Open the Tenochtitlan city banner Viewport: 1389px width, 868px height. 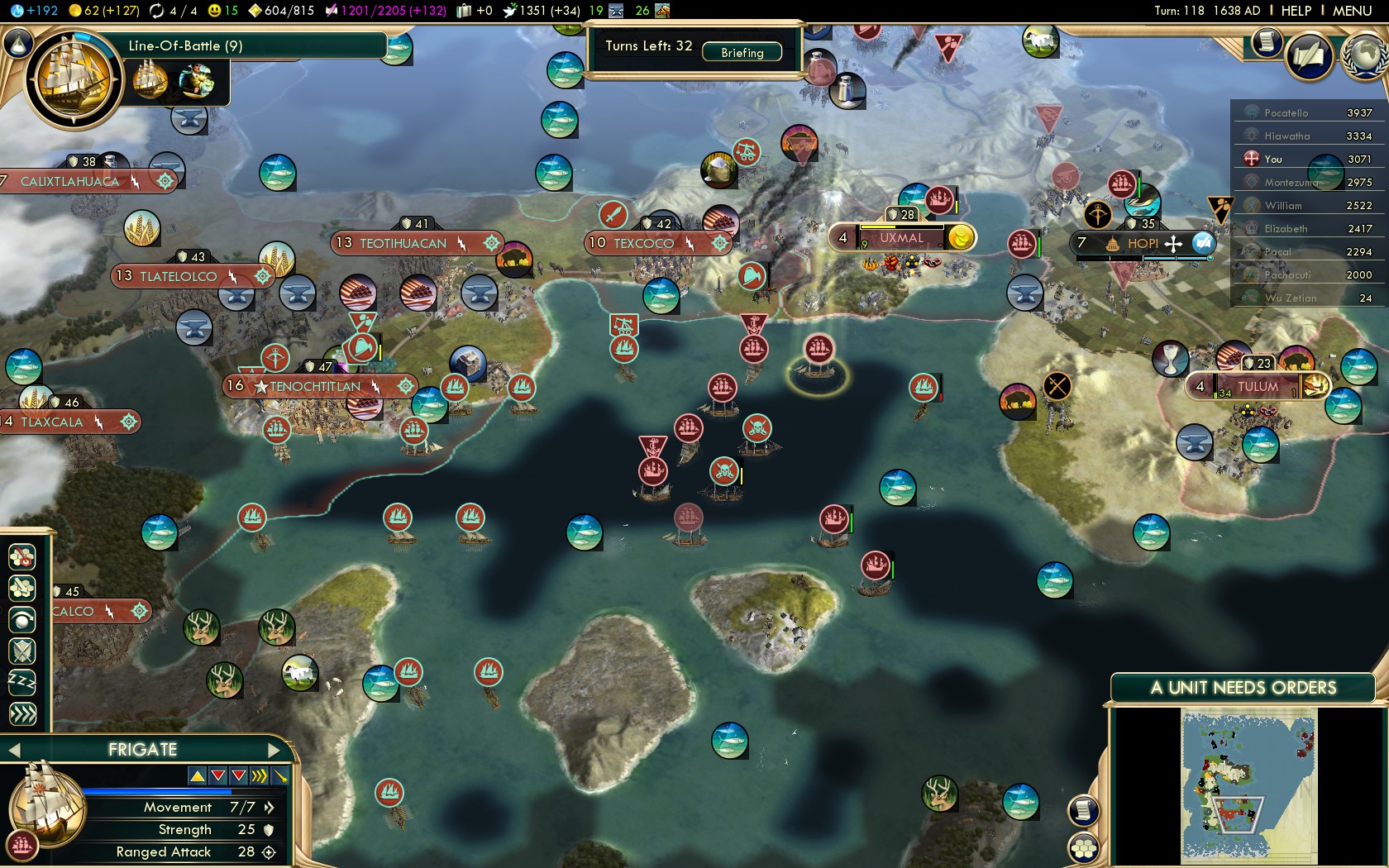(x=315, y=386)
